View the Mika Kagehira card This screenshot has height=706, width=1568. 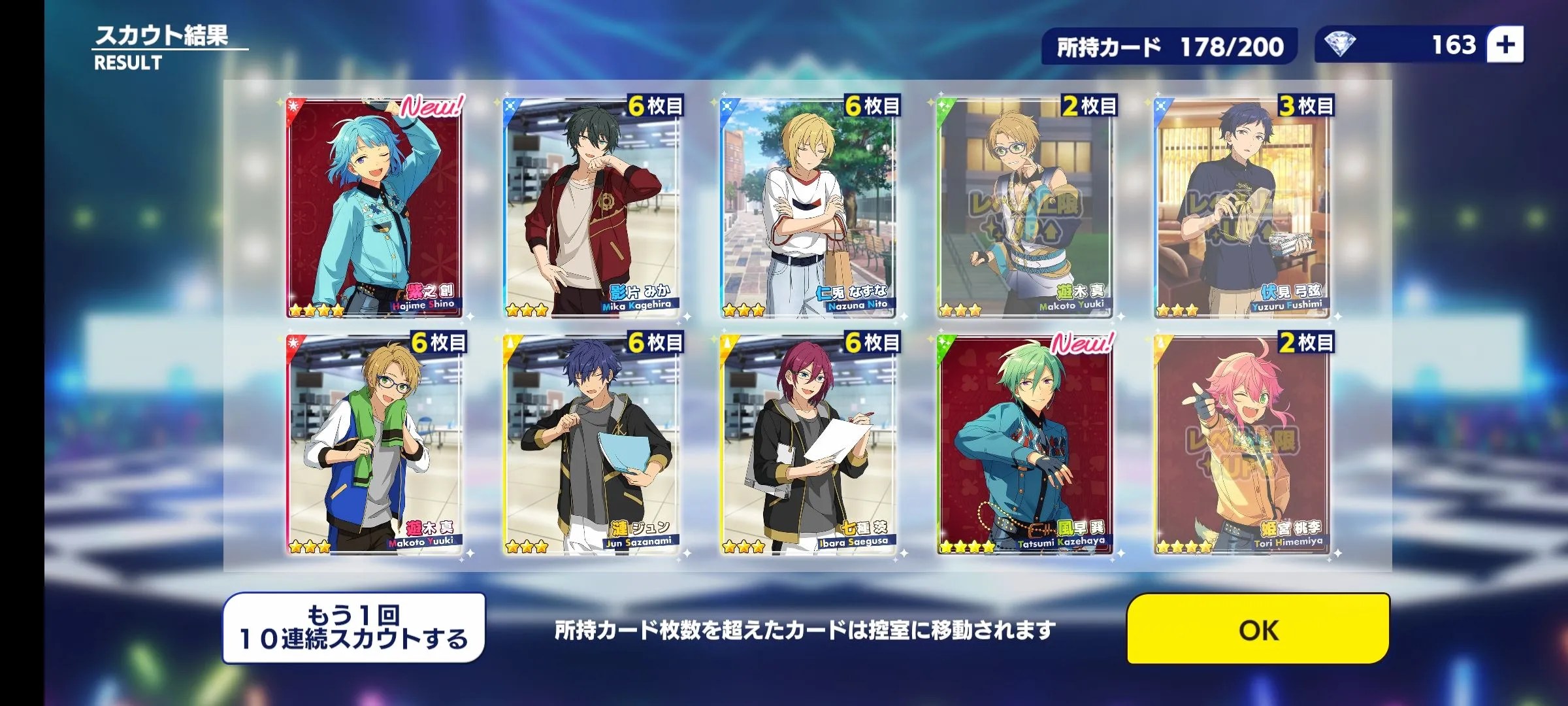tap(591, 209)
